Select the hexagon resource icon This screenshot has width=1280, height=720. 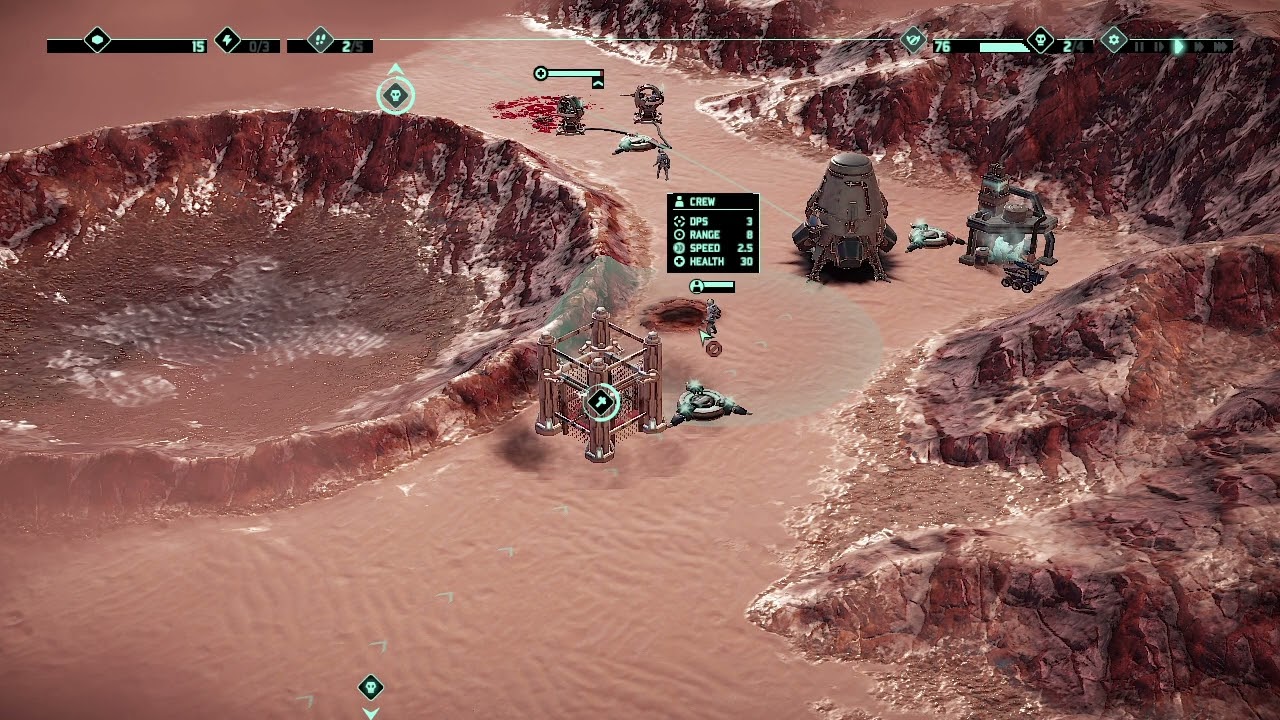(97, 41)
